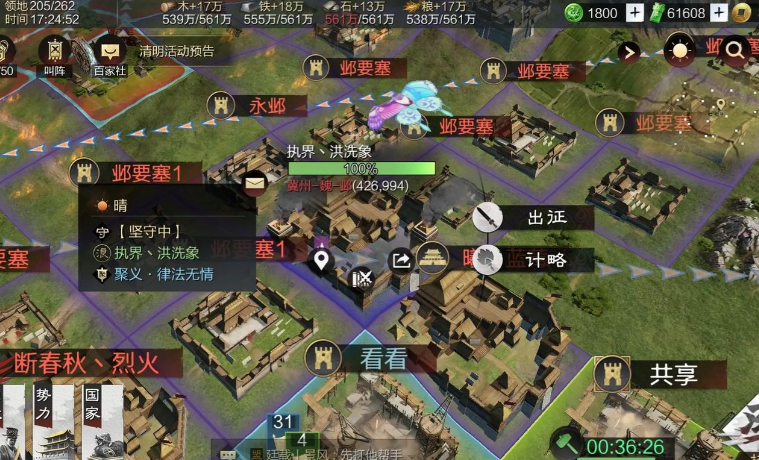Share the city using the share arrow icon

400,262
